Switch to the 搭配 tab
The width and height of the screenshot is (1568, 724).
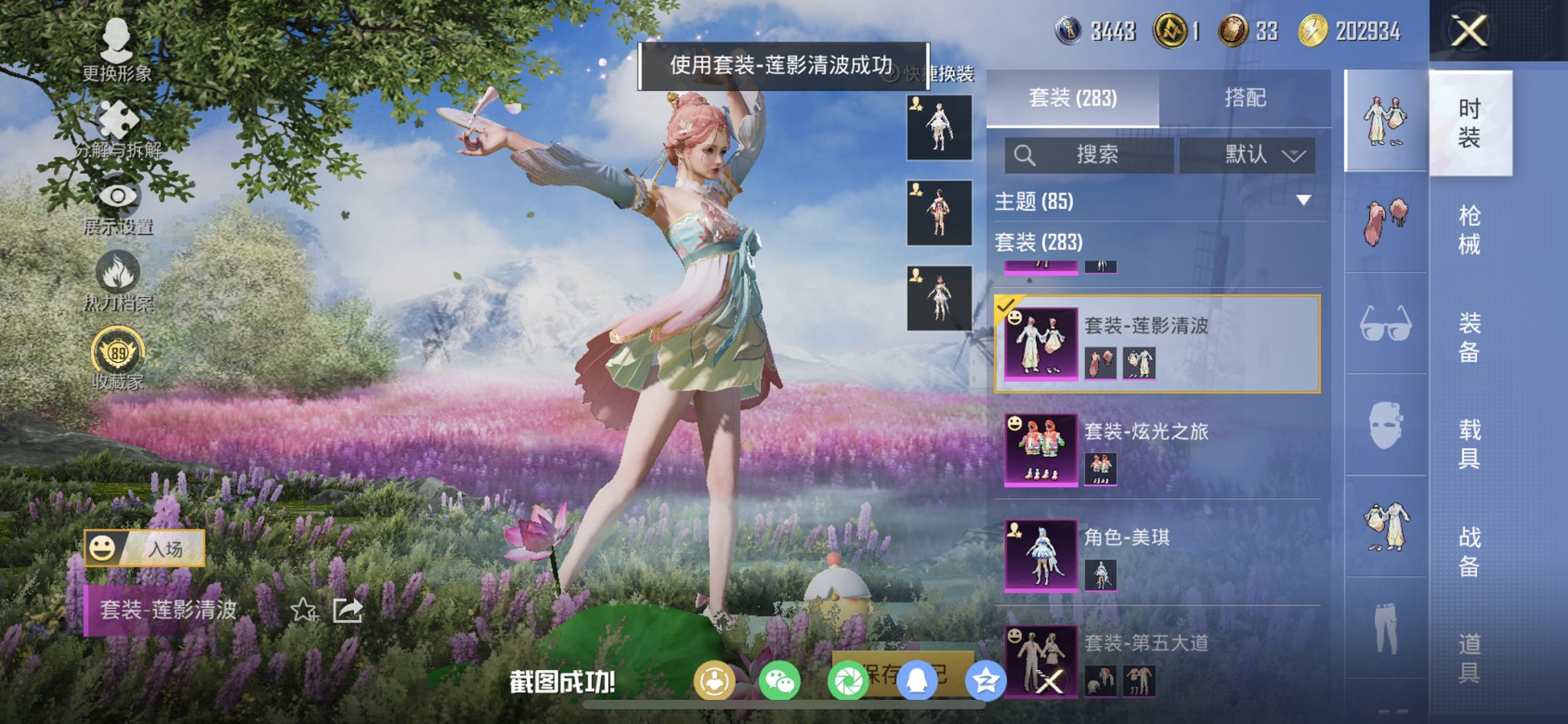point(1246,97)
